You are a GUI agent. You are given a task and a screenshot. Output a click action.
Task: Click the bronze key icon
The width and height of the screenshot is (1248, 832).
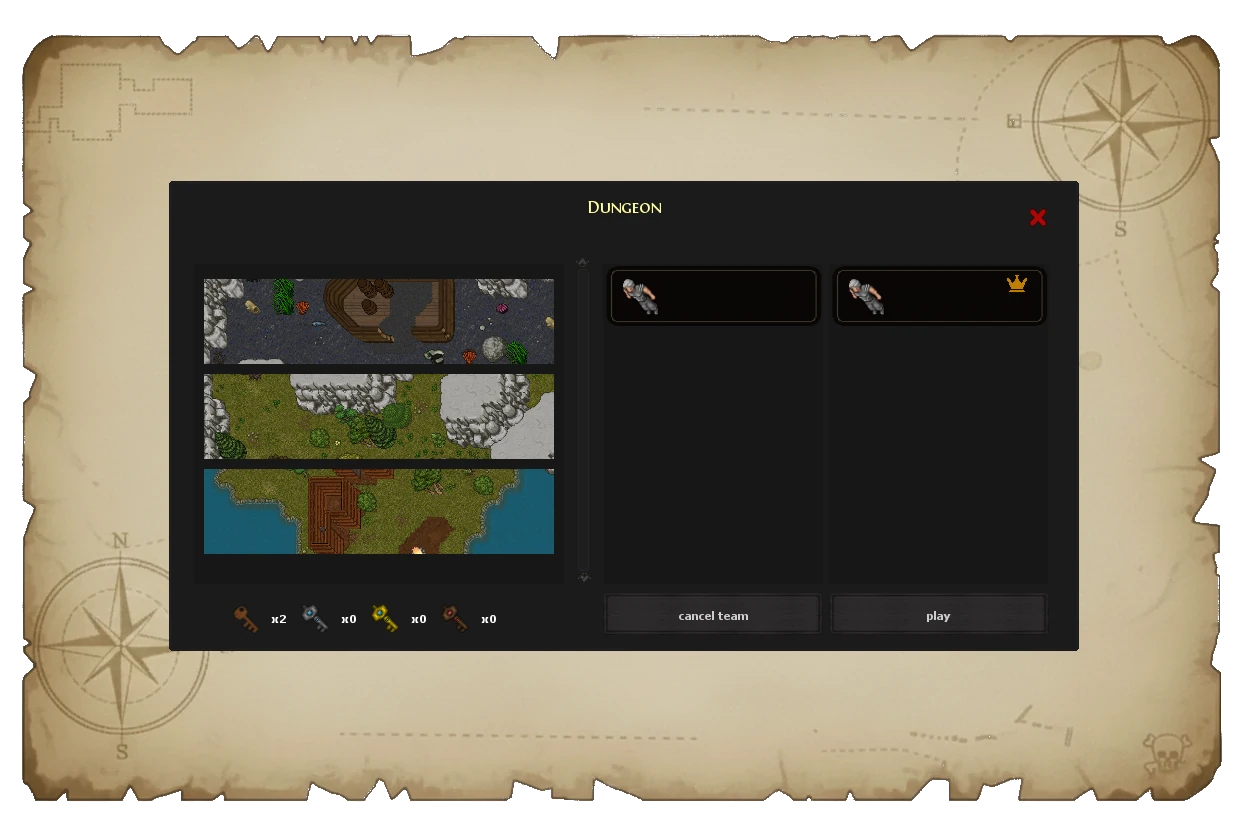[246, 619]
